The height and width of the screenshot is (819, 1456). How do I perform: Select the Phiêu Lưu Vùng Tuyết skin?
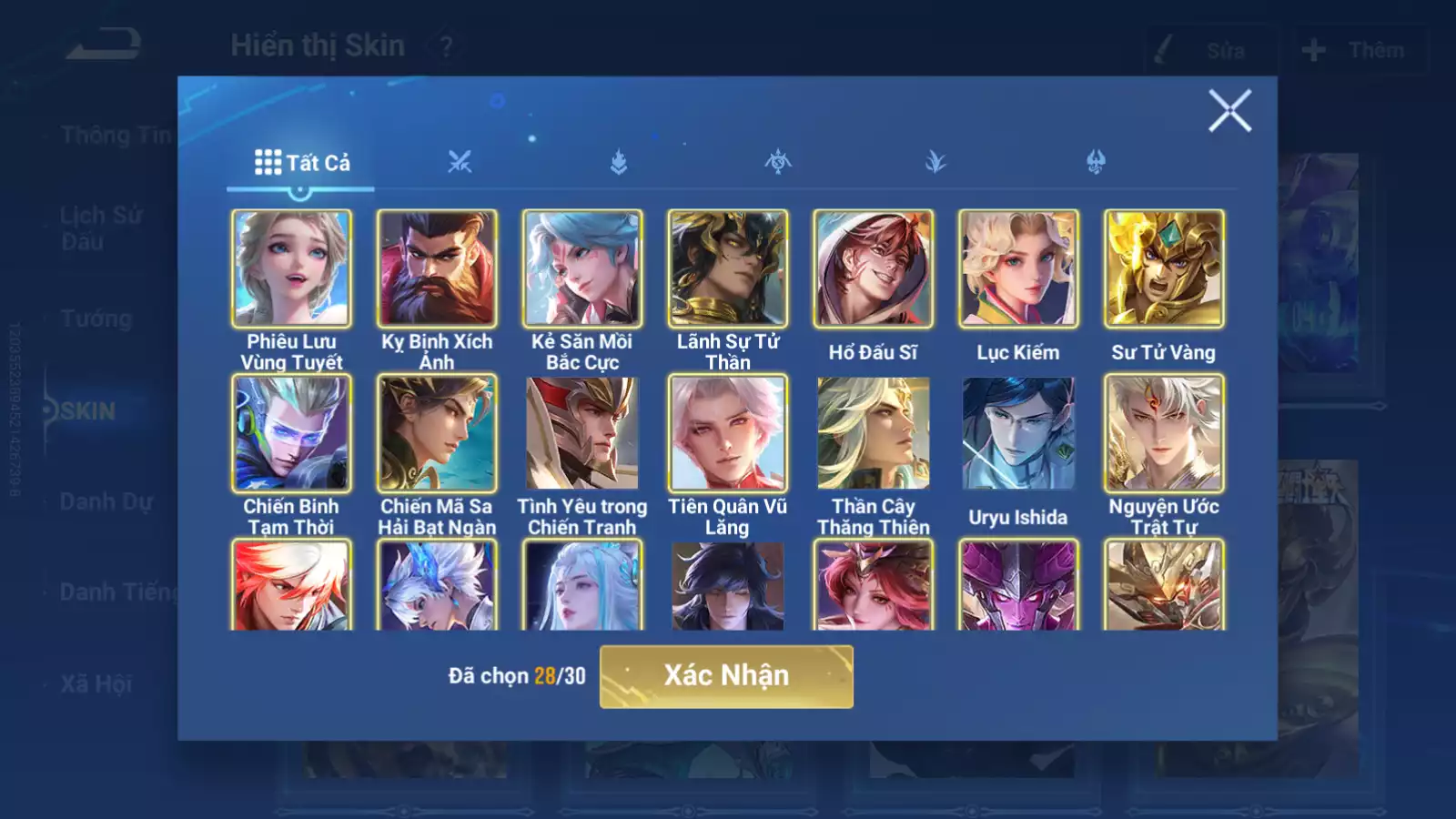(x=291, y=268)
